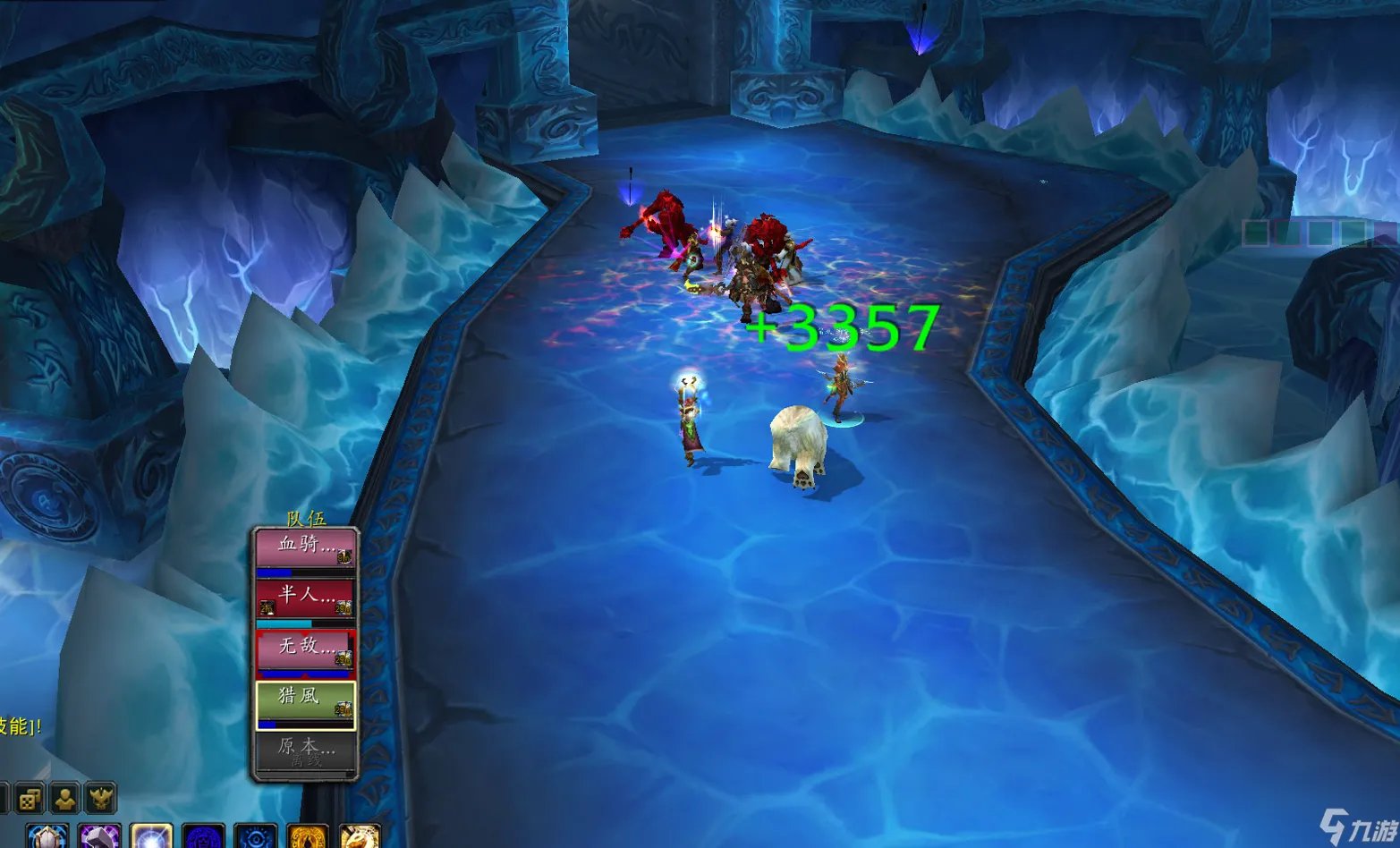
Task: Cast the hammer spell on the action bar
Action: point(100,839)
